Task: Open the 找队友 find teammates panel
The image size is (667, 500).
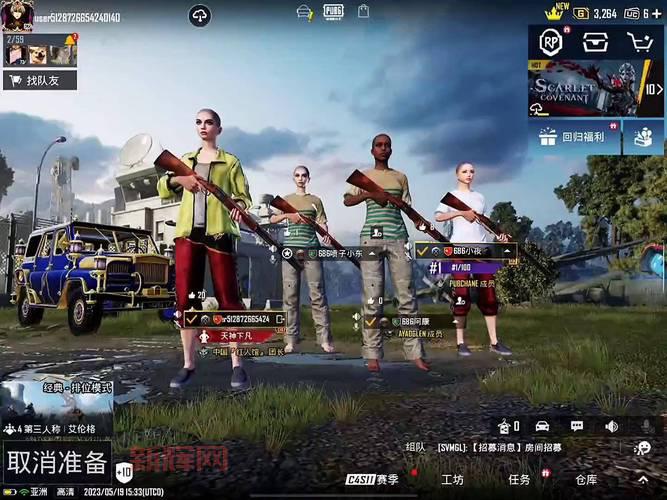Action: point(40,79)
